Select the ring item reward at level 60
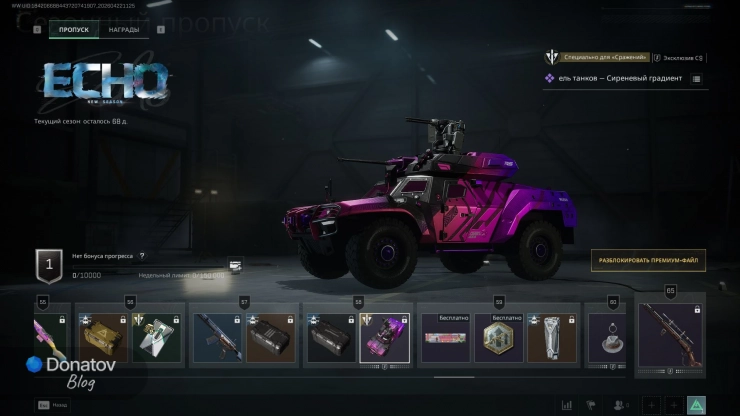 [606, 338]
